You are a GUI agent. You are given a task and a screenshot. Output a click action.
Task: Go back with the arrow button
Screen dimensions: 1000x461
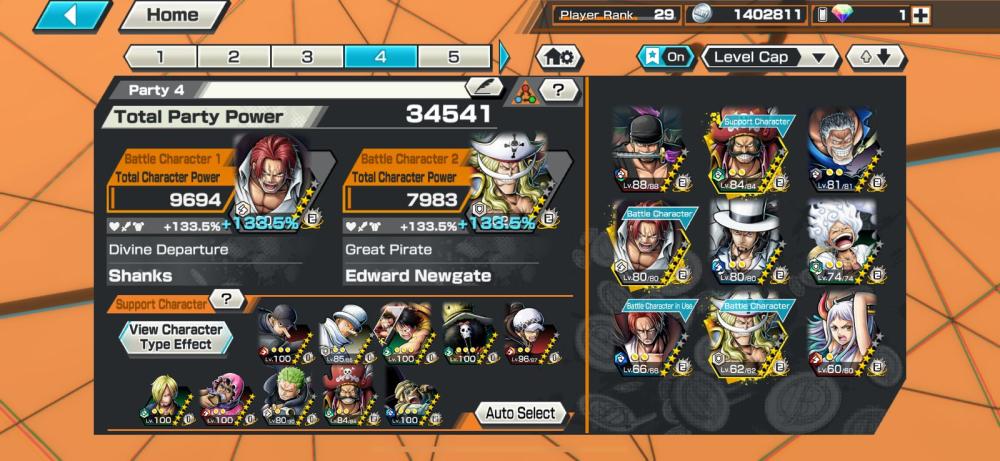pyautogui.click(x=72, y=15)
